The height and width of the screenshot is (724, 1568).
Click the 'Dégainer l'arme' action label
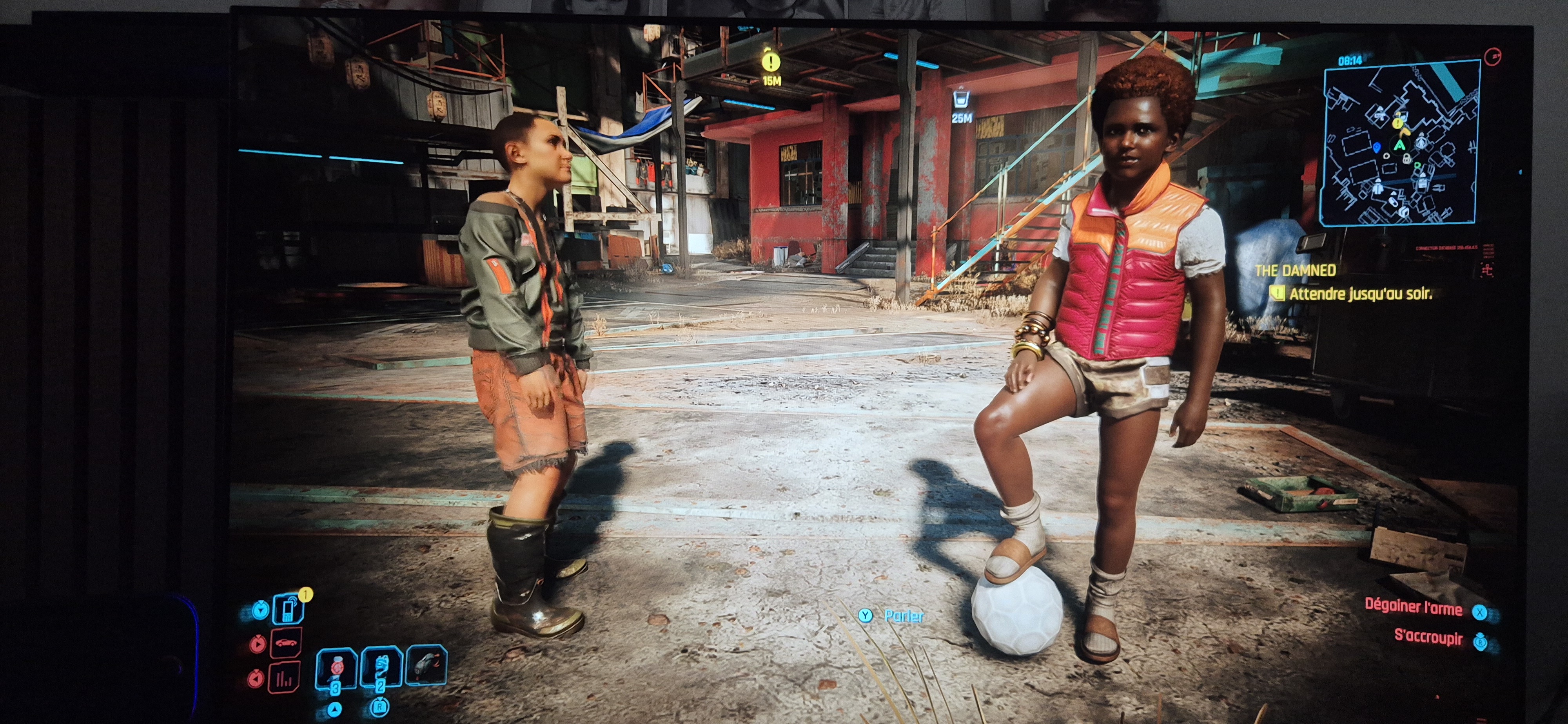[x=1413, y=607]
